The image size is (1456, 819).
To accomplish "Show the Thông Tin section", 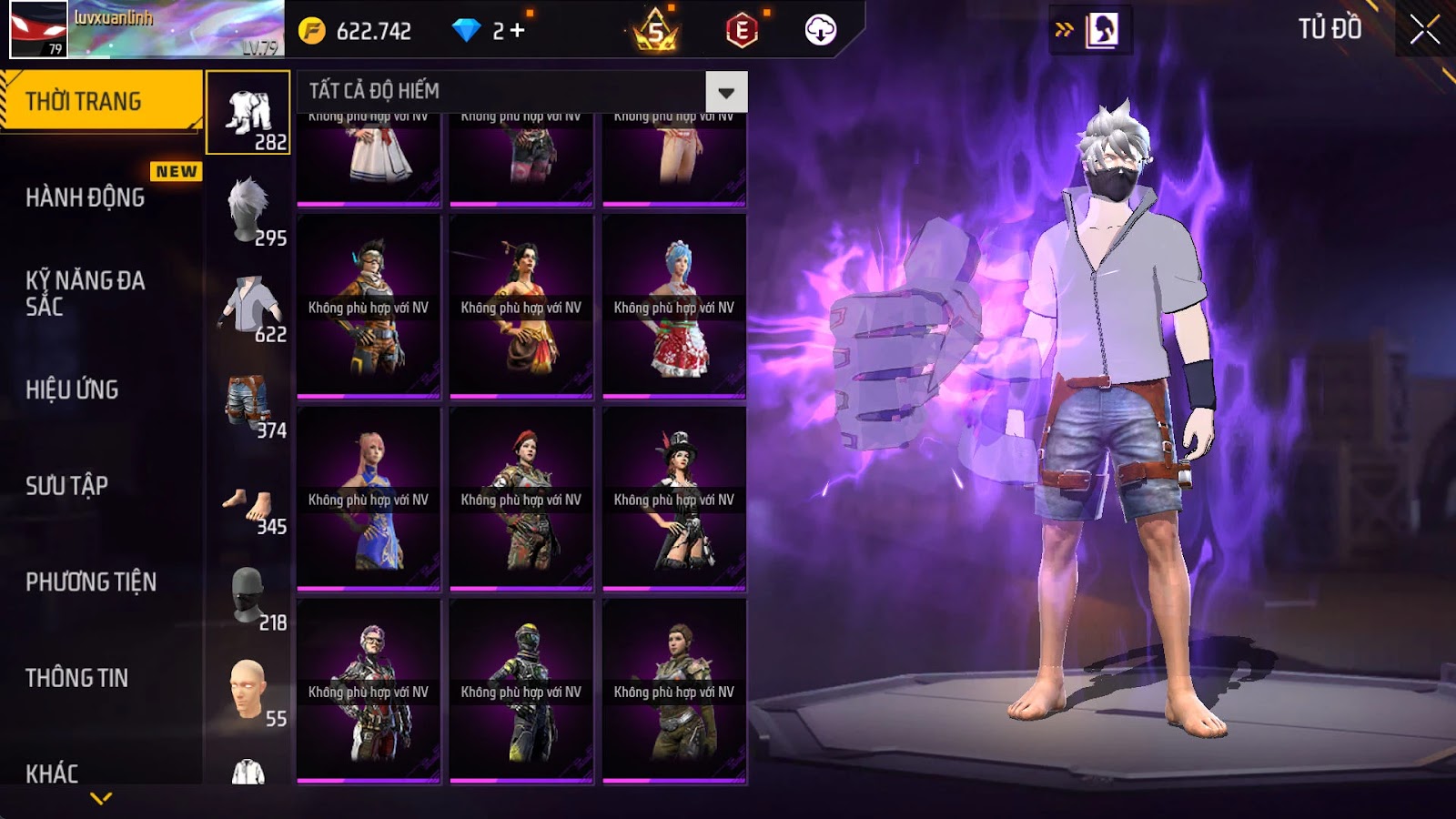I will (x=77, y=678).
